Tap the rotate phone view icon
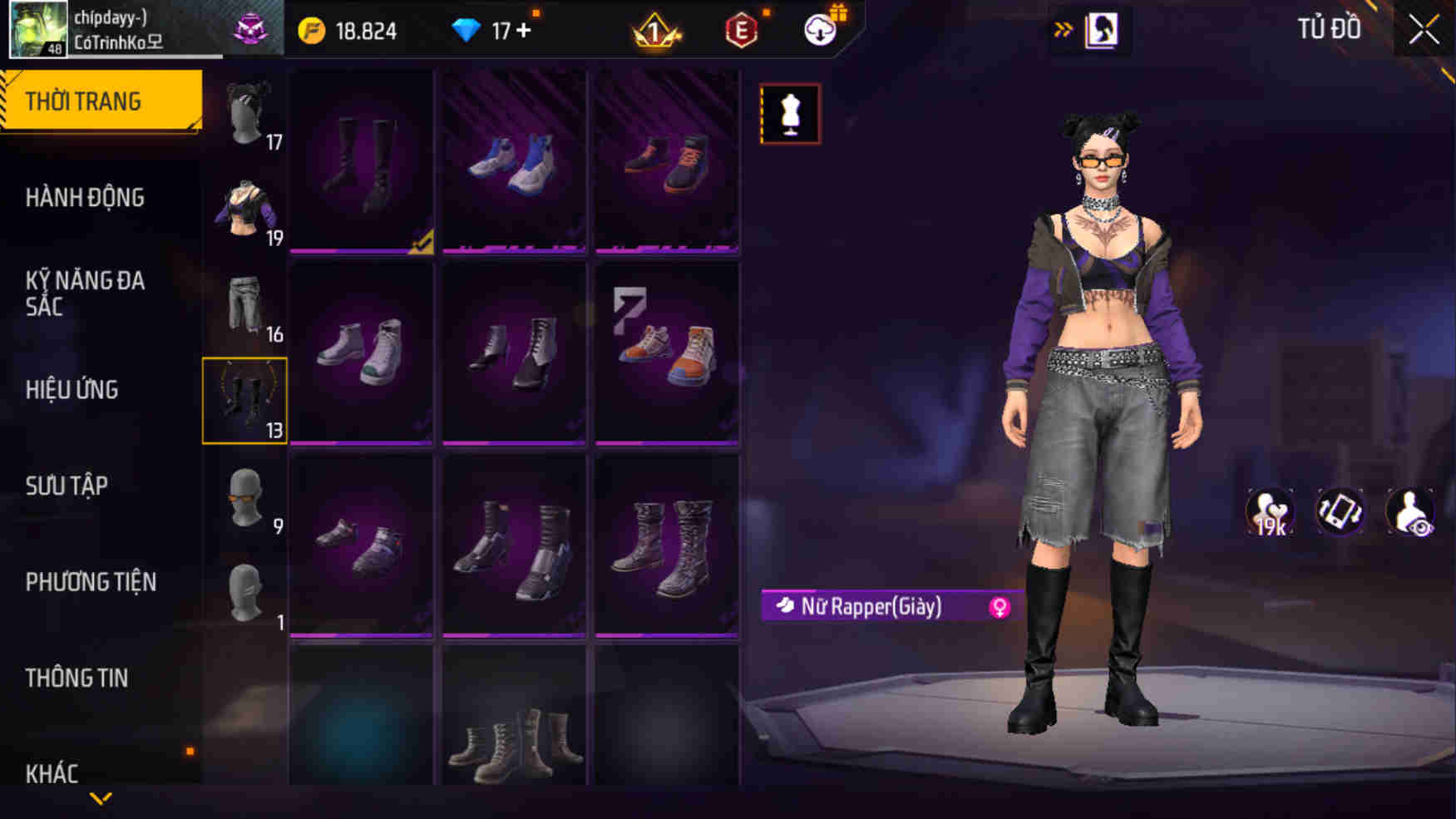The image size is (1456, 819). [x=1340, y=513]
